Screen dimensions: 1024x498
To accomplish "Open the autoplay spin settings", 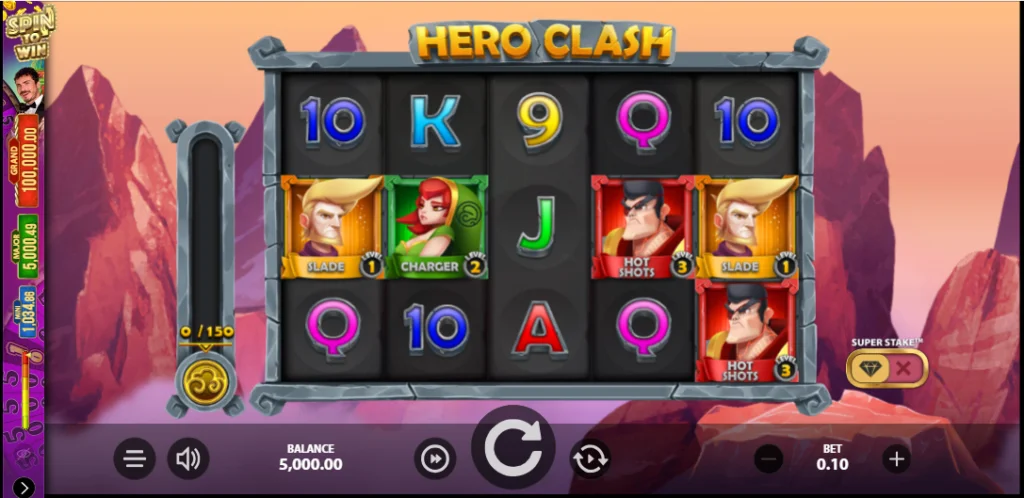I will point(590,459).
